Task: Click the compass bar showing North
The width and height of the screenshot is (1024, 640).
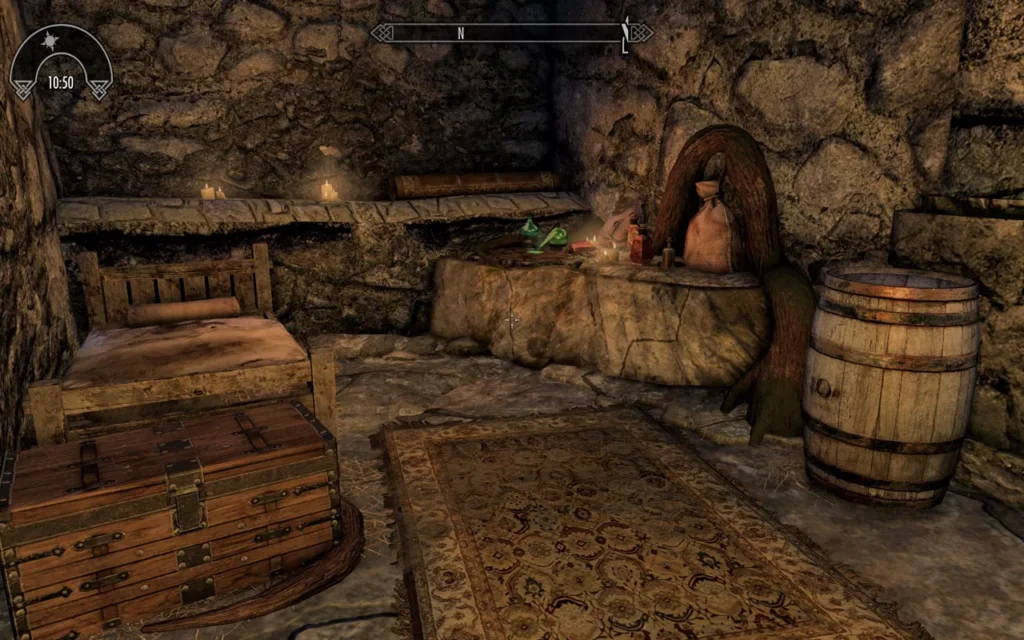Action: click(x=511, y=33)
